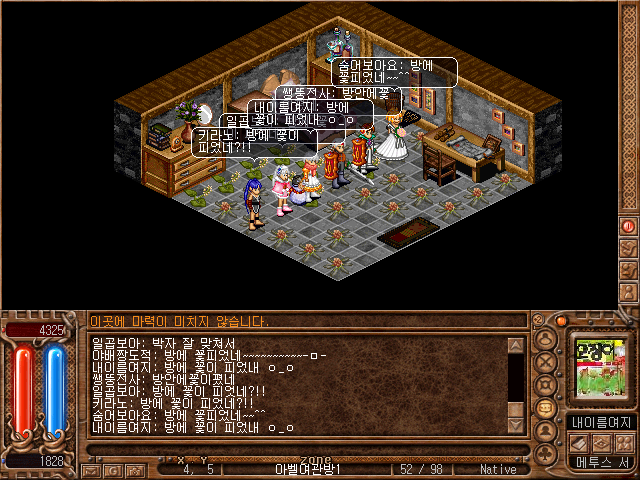Open the envelope mail button
The height and width of the screenshot is (480, 640).
tap(92, 468)
